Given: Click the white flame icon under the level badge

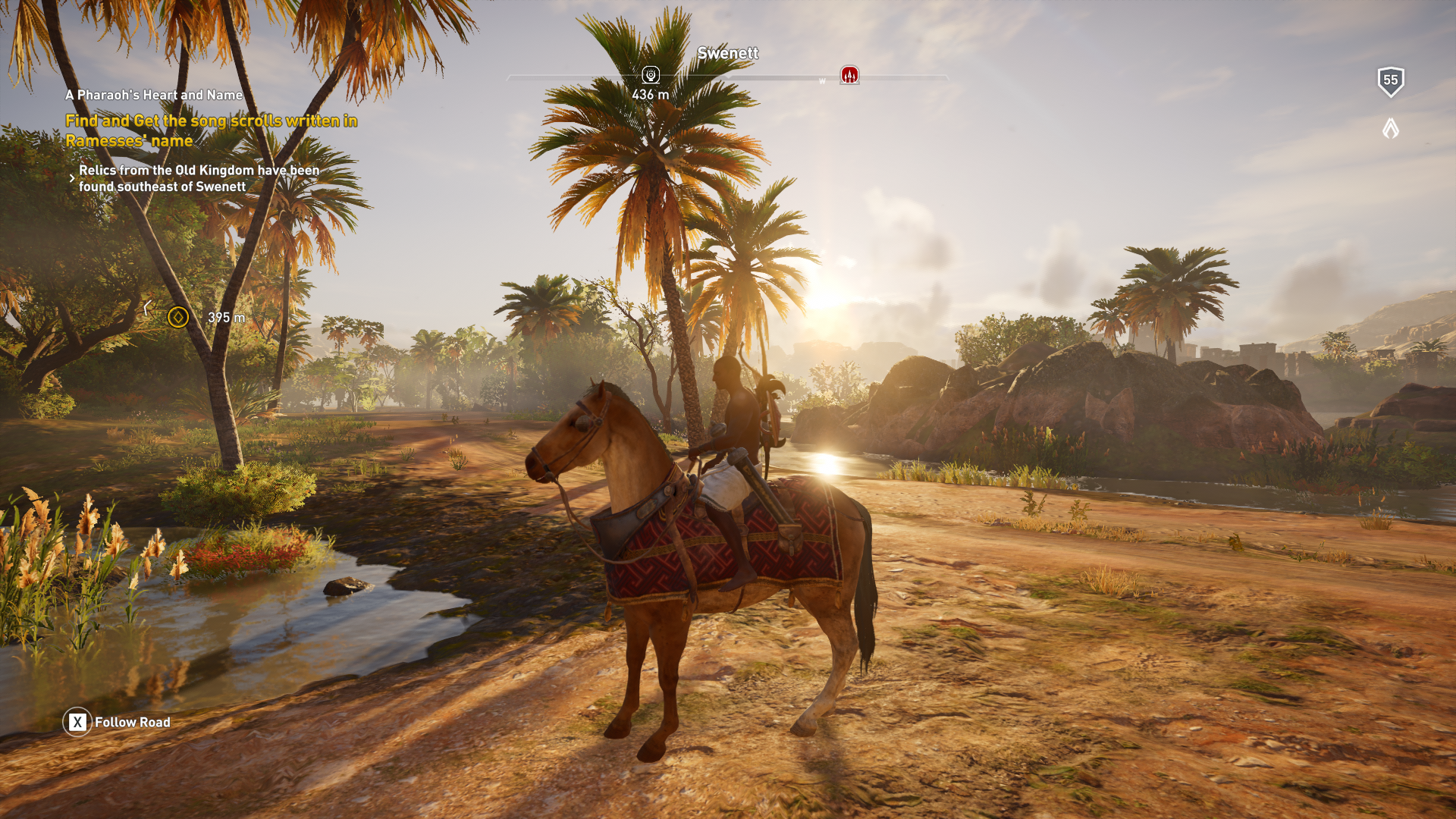Looking at the screenshot, I should 1390,128.
